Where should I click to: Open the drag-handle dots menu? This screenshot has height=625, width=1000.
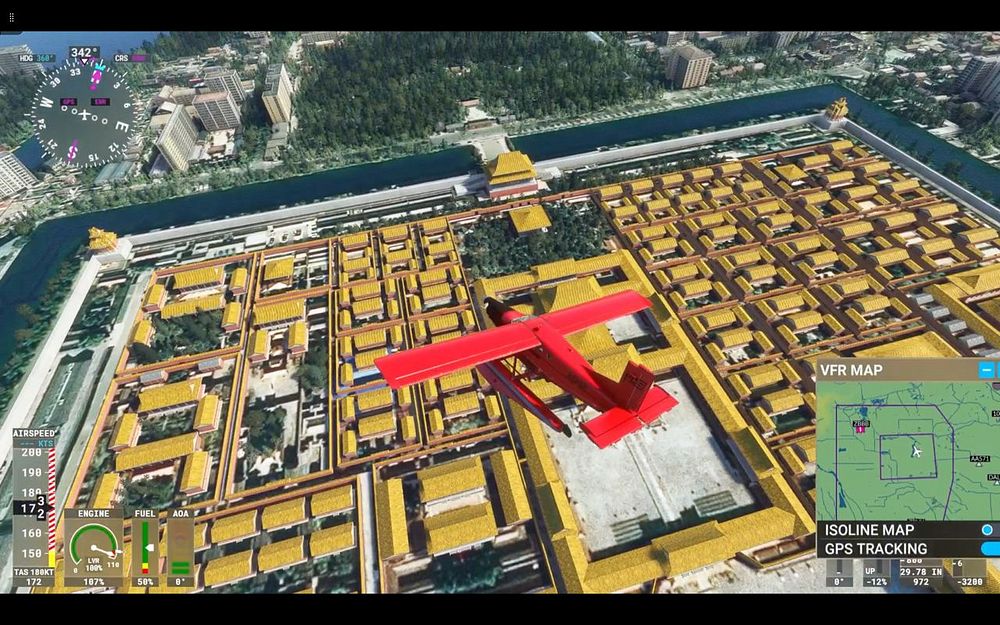(x=12, y=17)
